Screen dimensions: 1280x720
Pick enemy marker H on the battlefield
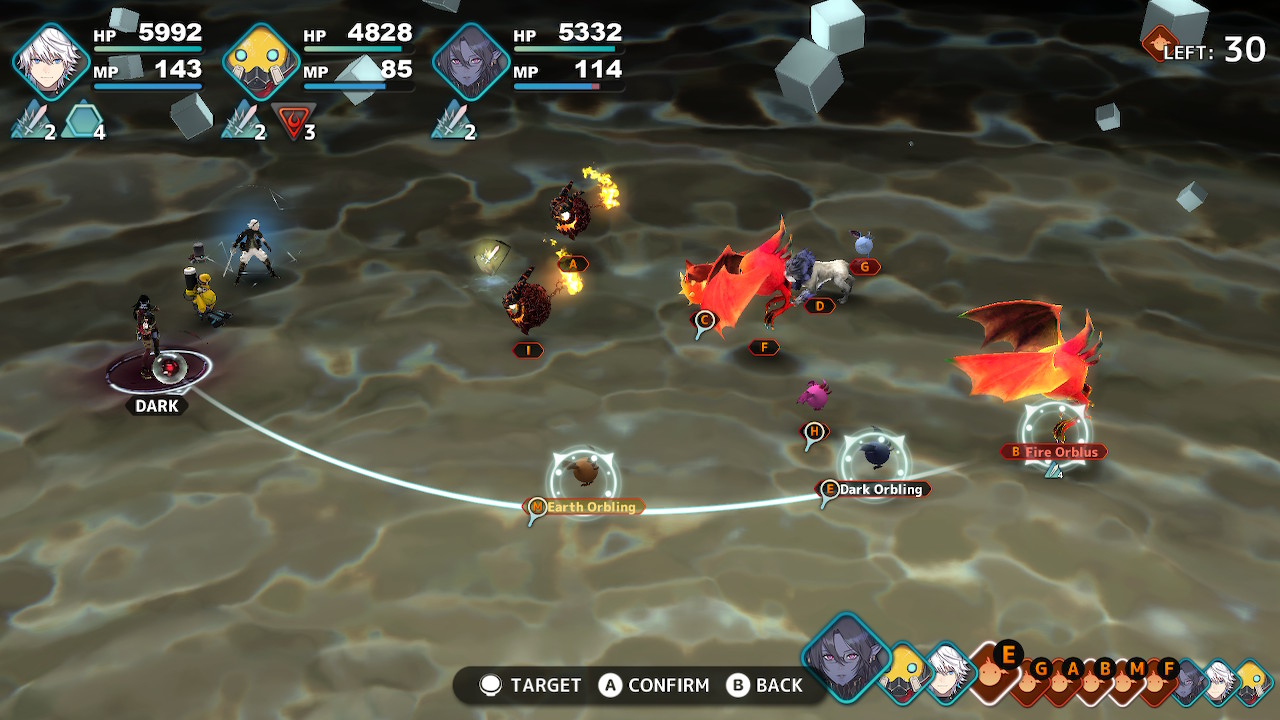click(815, 431)
